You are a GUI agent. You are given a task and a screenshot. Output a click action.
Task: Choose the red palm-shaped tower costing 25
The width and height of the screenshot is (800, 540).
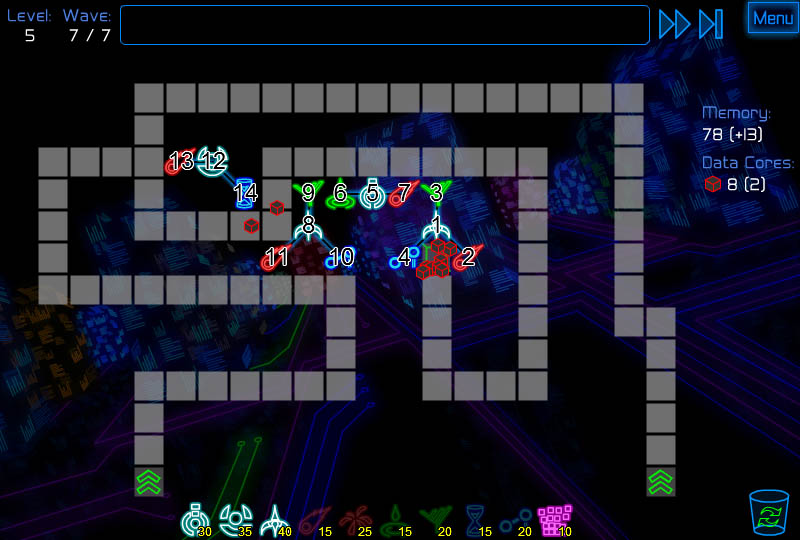[353, 520]
